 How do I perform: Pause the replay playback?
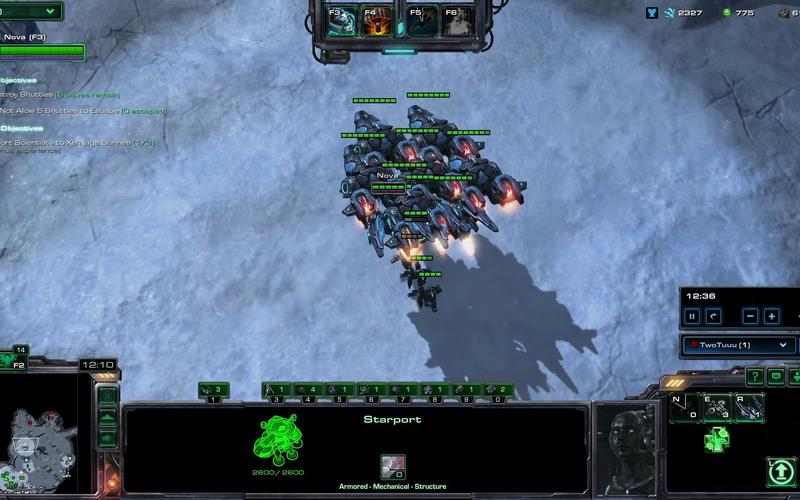[x=692, y=316]
